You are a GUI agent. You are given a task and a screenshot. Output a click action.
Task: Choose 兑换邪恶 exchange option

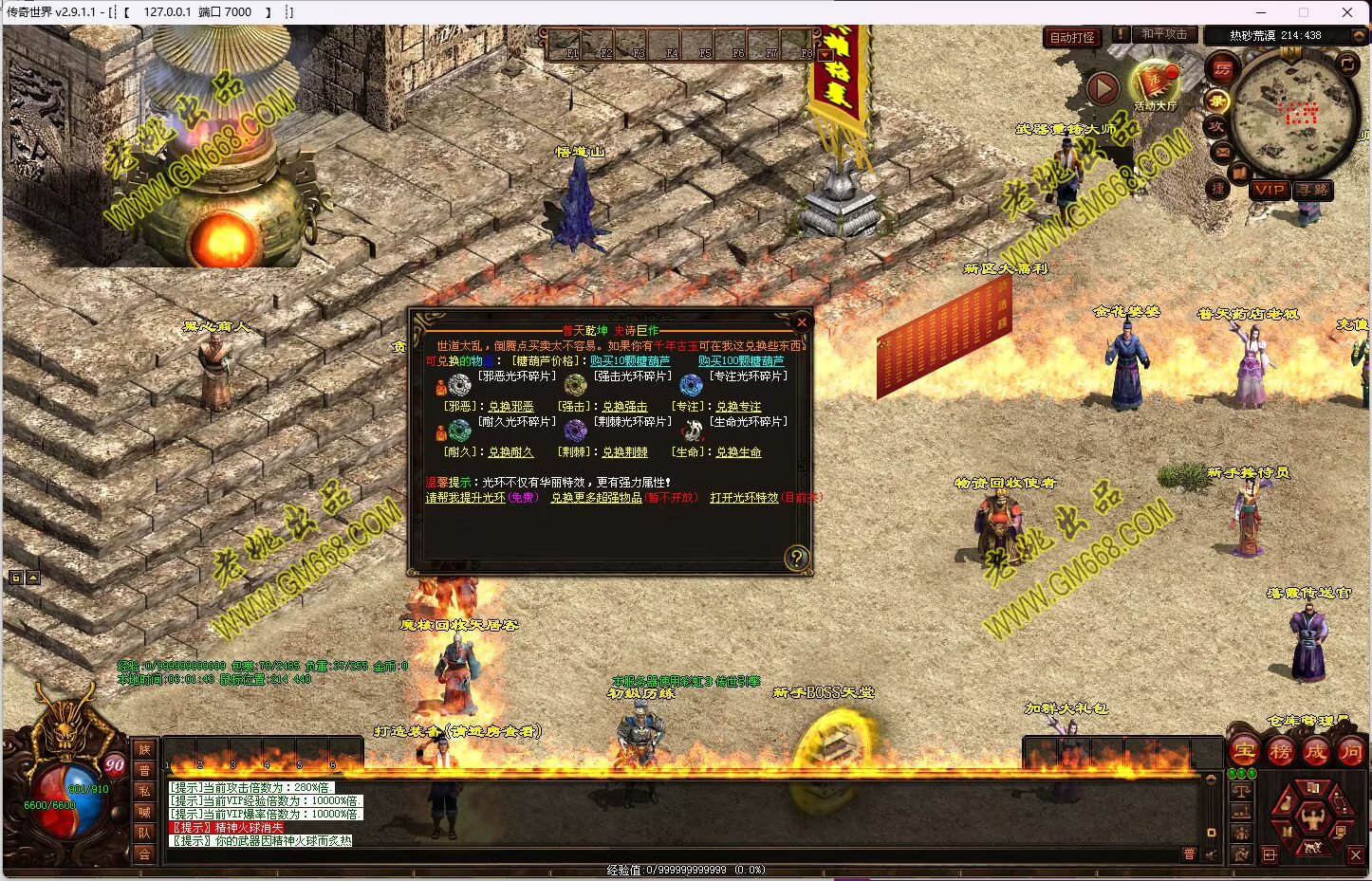(x=510, y=407)
